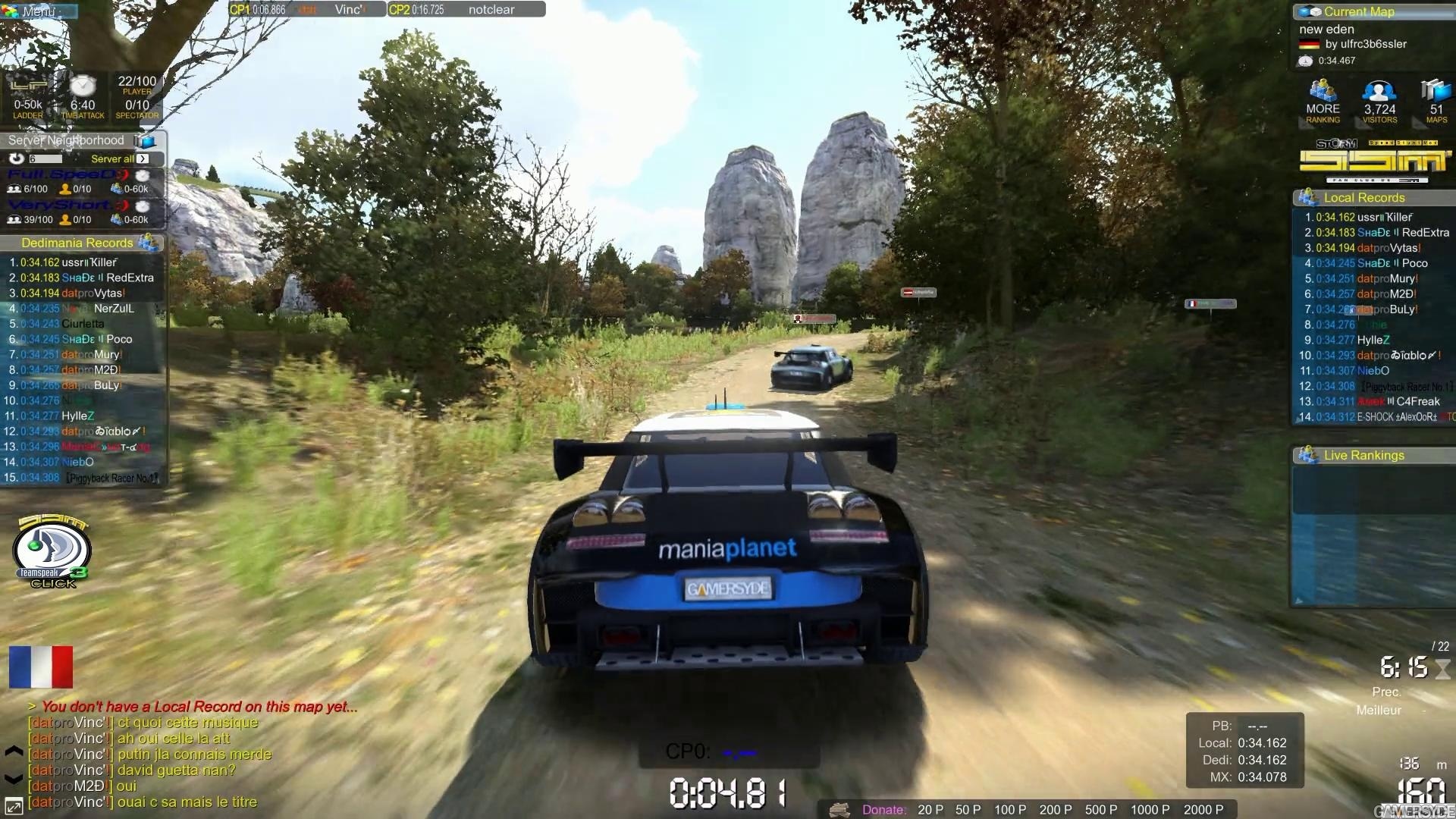Donate 2000 planets

1203,810
